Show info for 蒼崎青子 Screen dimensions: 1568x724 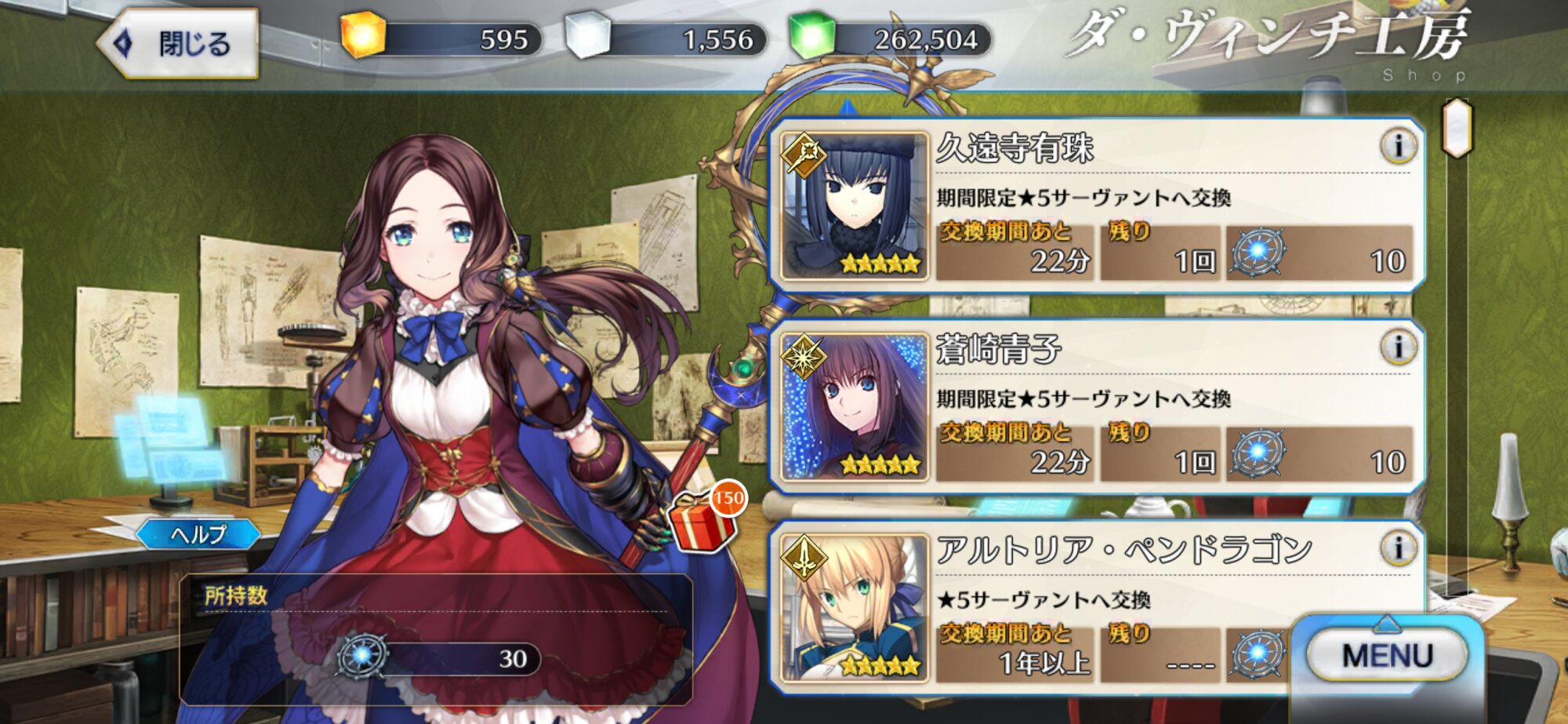[x=1398, y=347]
